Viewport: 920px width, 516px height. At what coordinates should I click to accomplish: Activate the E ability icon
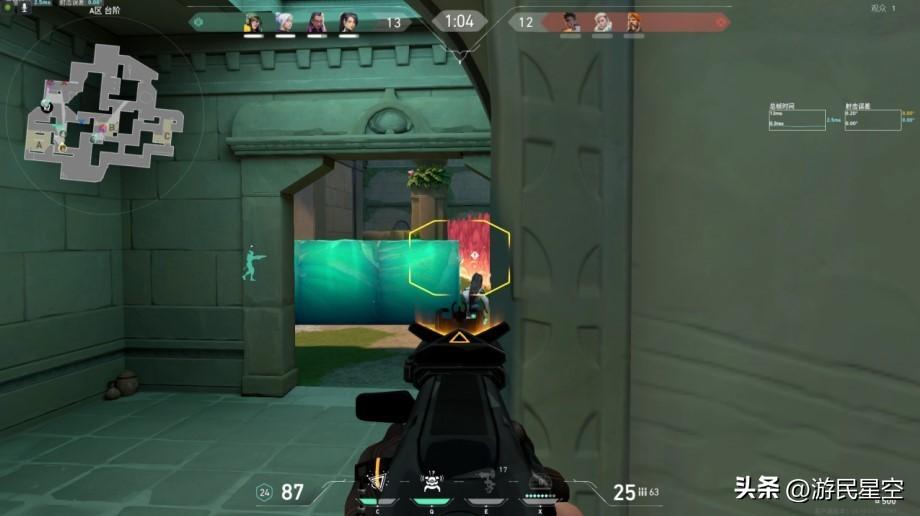(489, 485)
